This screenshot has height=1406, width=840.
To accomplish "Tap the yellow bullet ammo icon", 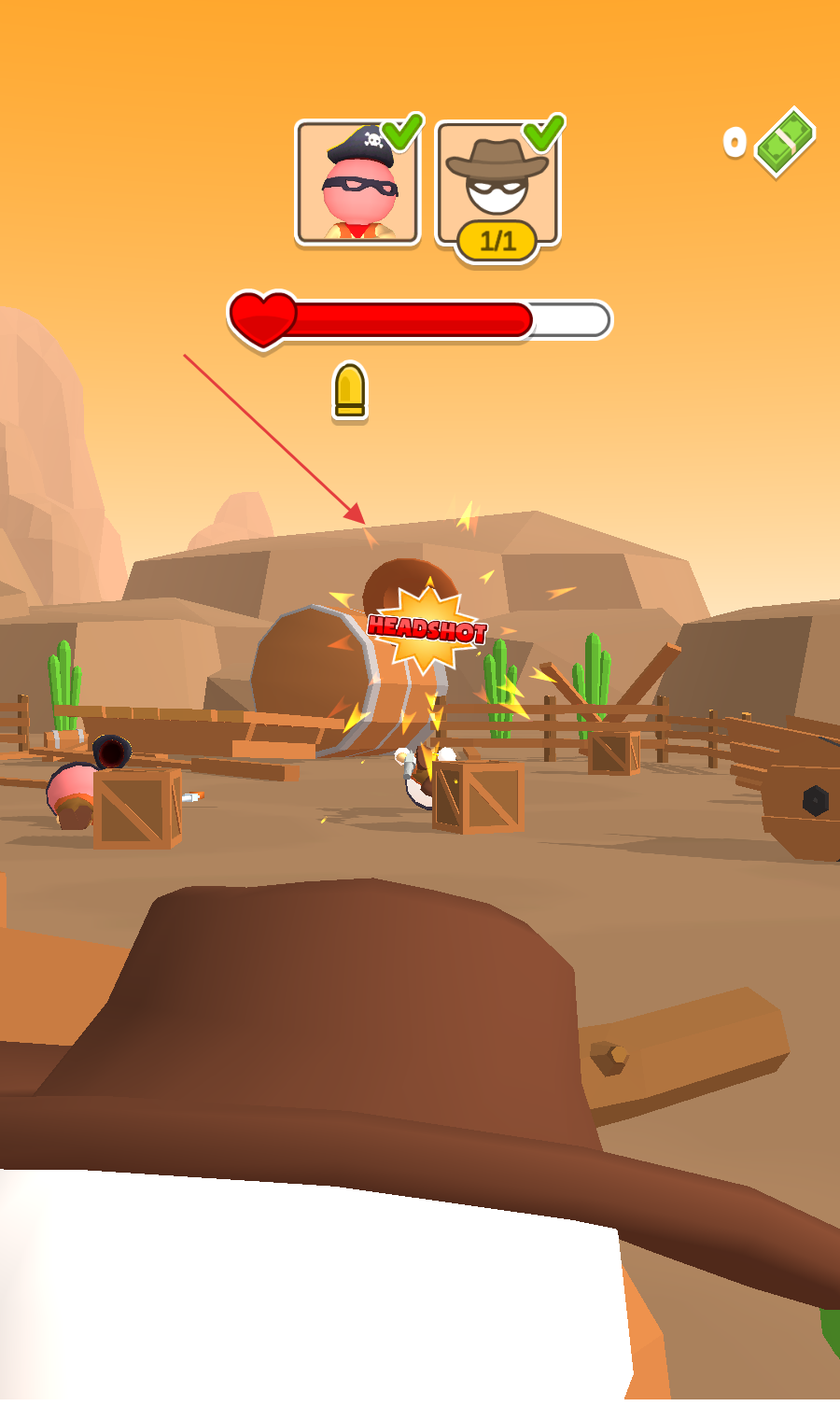I will click(350, 390).
